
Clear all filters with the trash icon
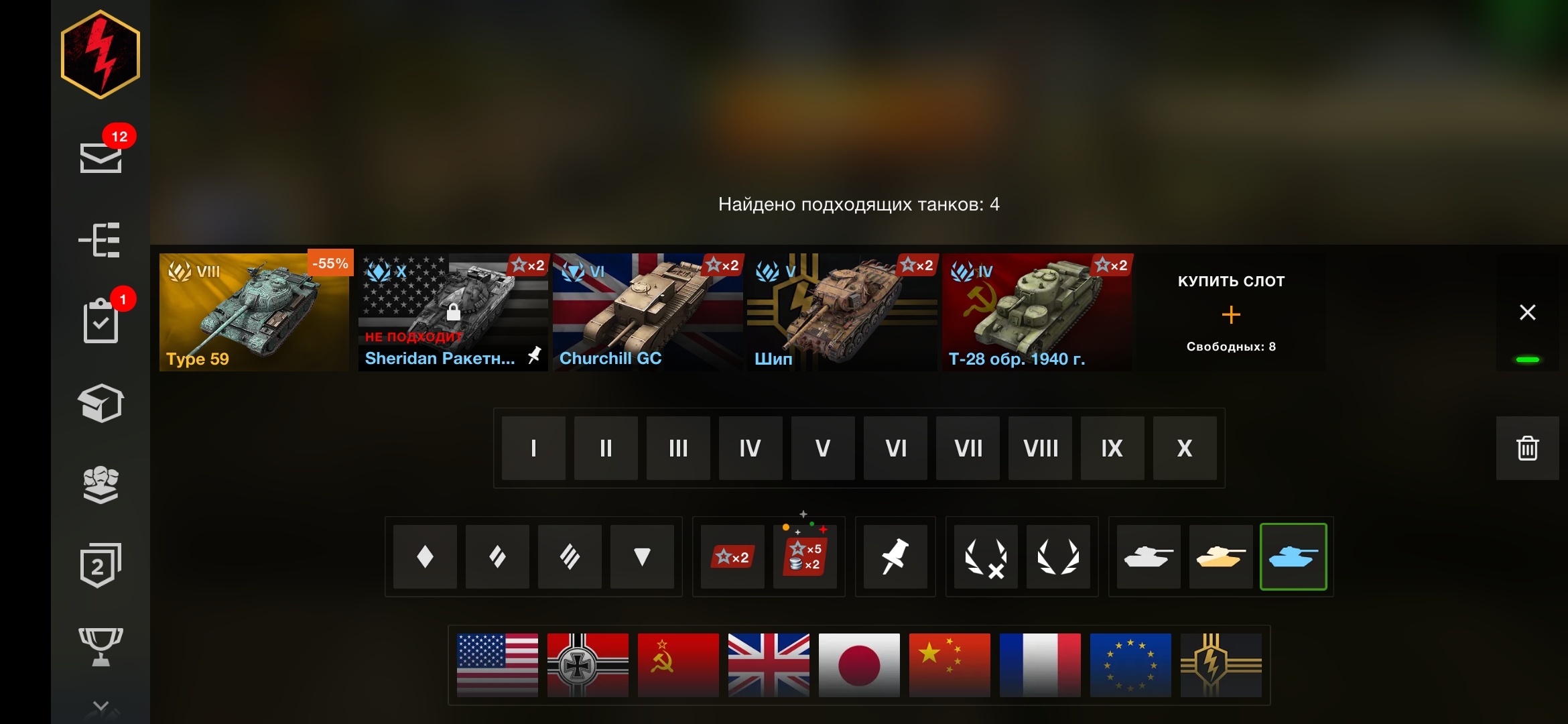coord(1528,449)
